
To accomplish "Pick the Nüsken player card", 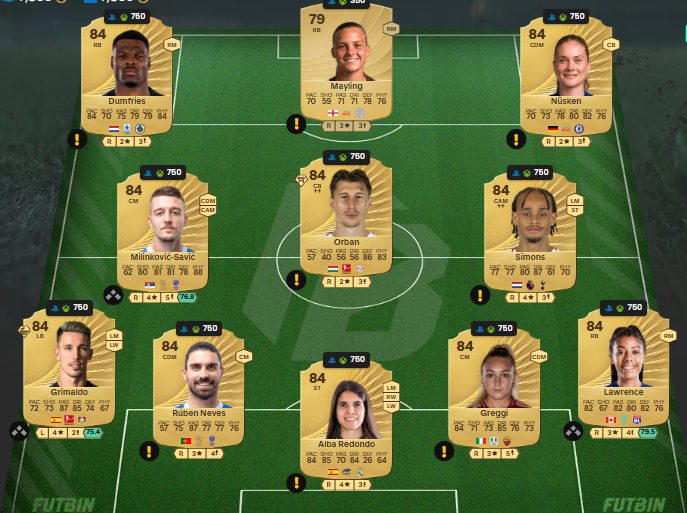I will [567, 75].
